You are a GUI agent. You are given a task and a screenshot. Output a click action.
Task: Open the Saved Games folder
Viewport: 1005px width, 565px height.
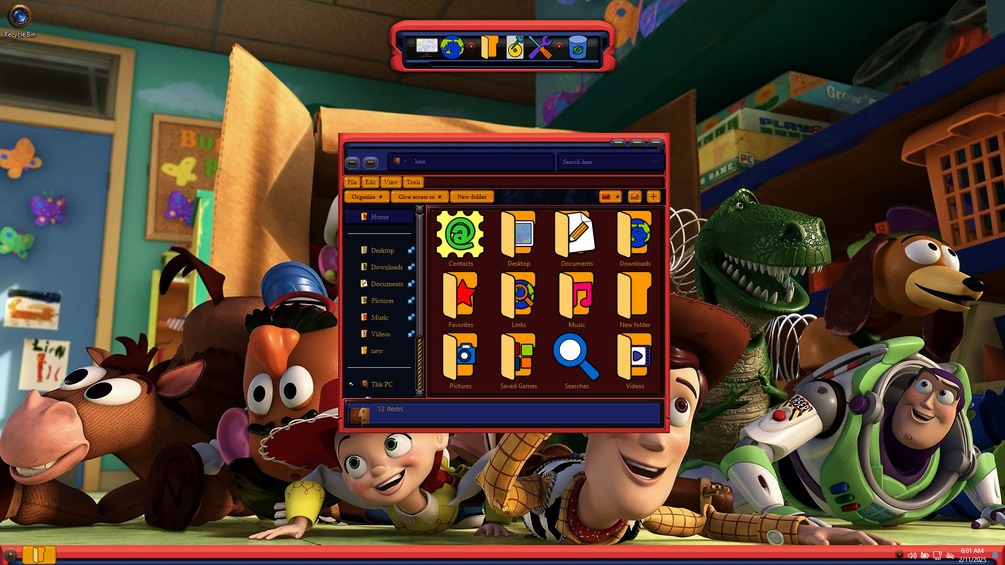[518, 358]
